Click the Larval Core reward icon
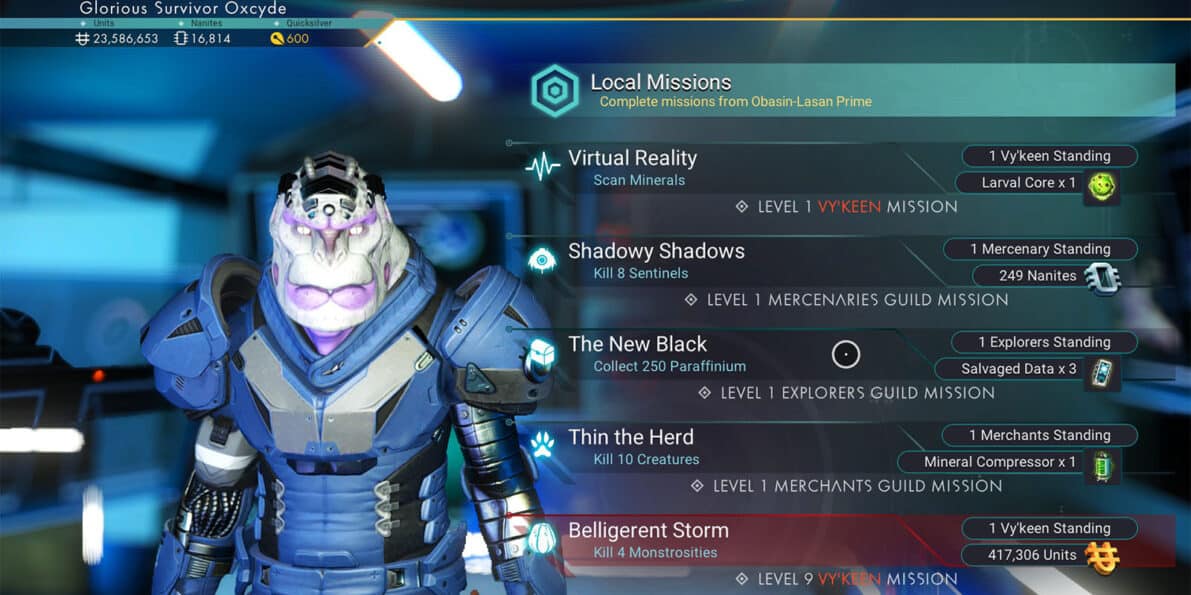Screen dimensions: 1191x595 [x=1102, y=187]
